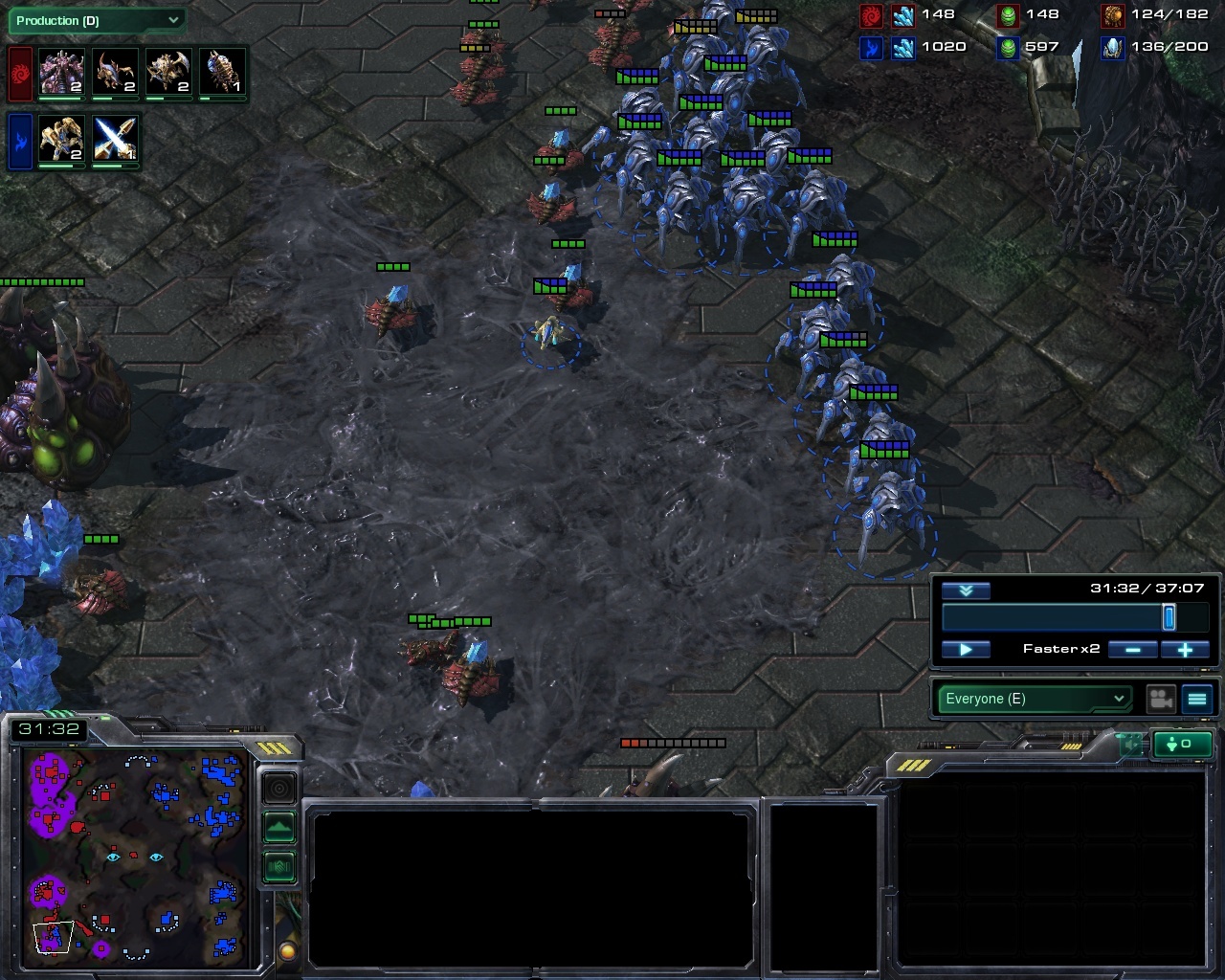Select the Overseer production icon
The height and width of the screenshot is (980, 1225).
(x=222, y=73)
